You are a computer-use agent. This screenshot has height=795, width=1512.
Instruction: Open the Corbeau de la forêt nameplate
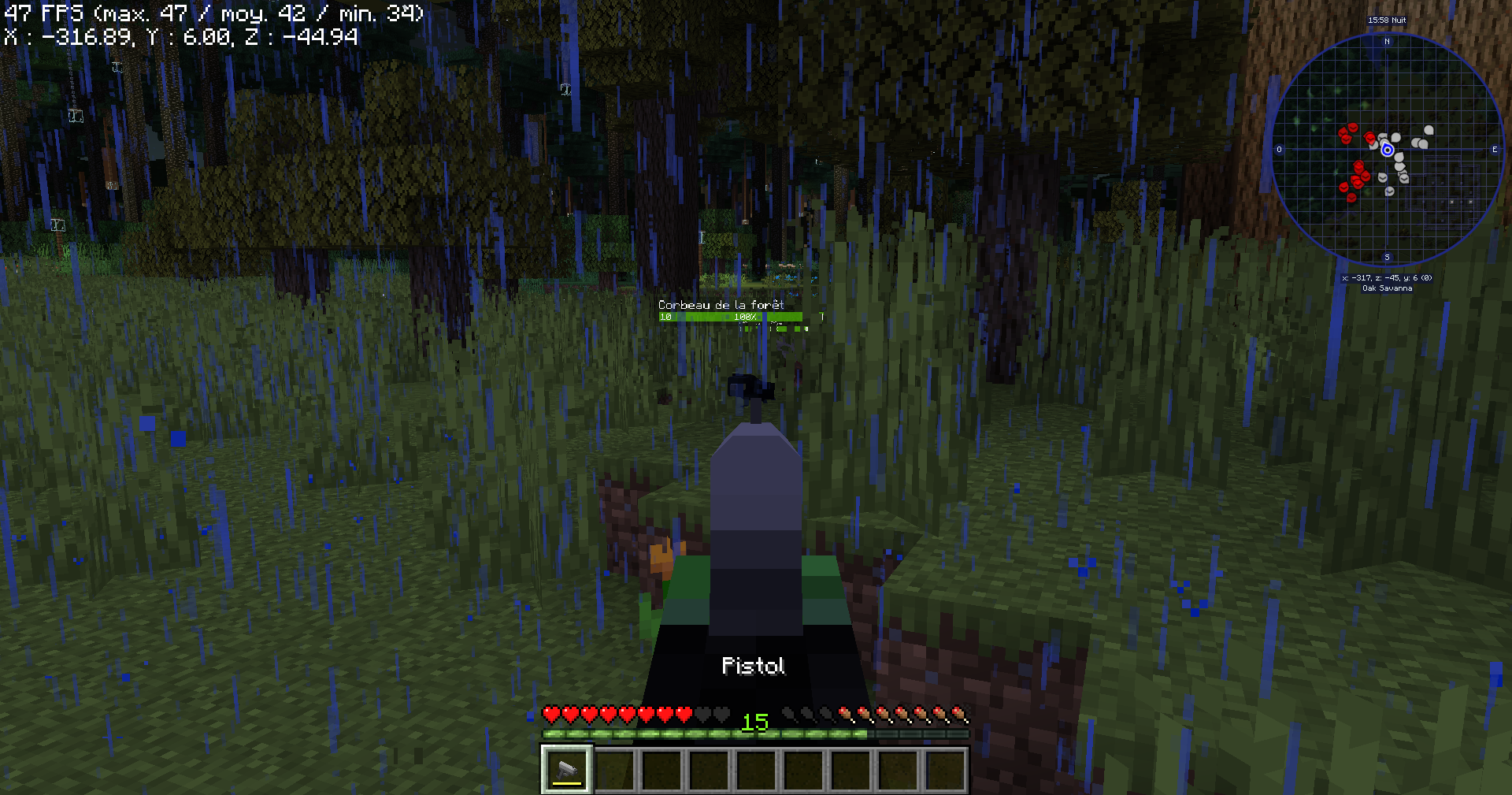(721, 303)
